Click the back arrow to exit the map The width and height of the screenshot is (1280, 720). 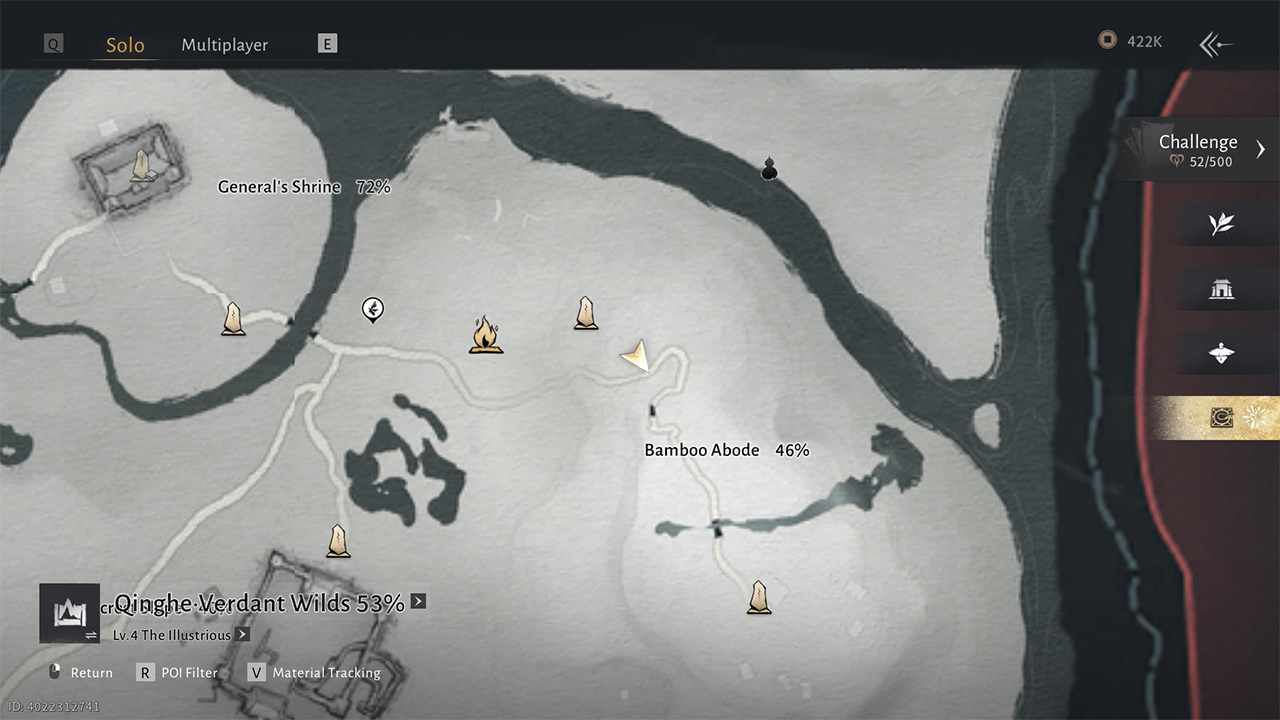point(1216,43)
